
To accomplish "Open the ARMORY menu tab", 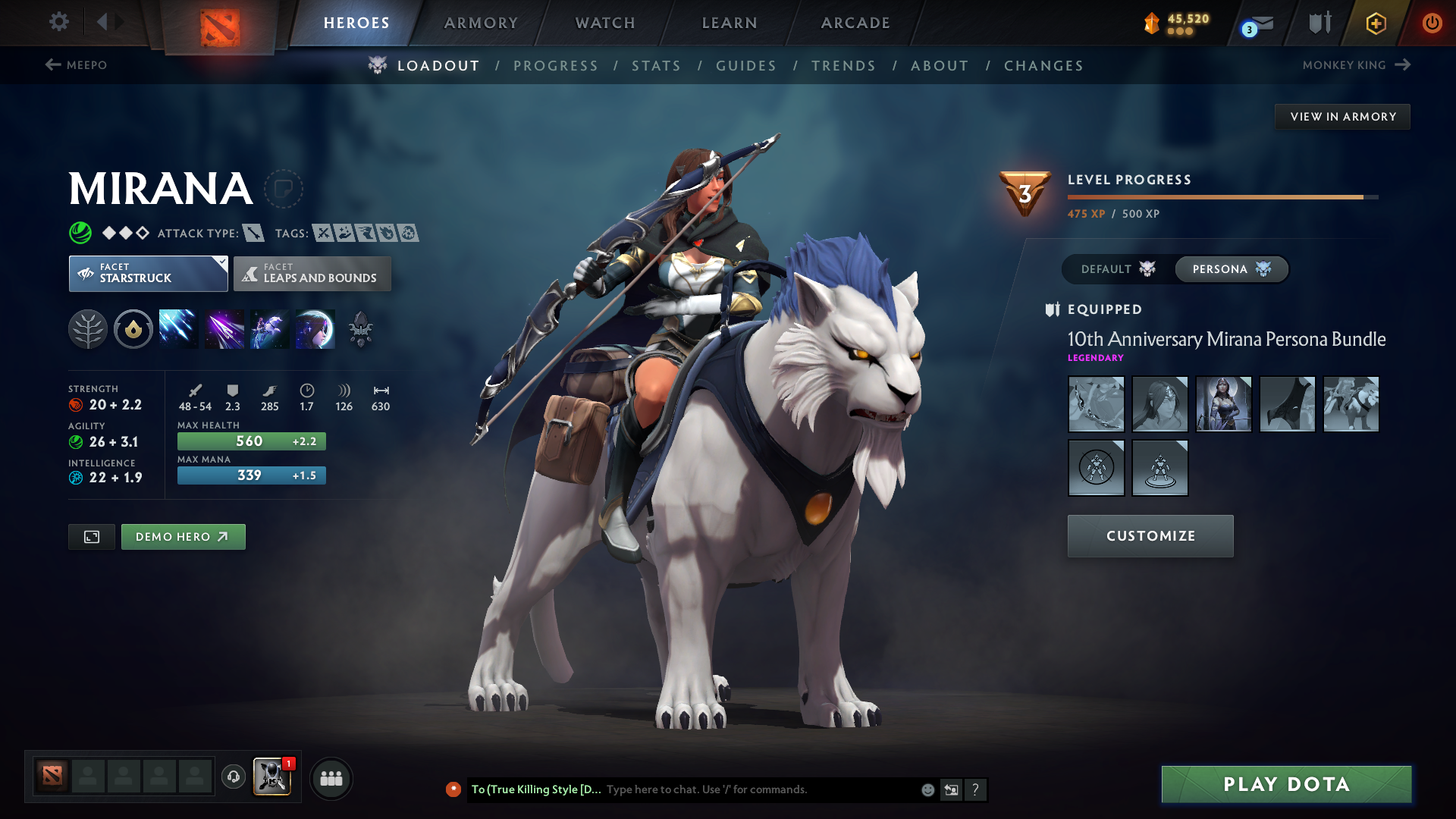I will coord(481,23).
